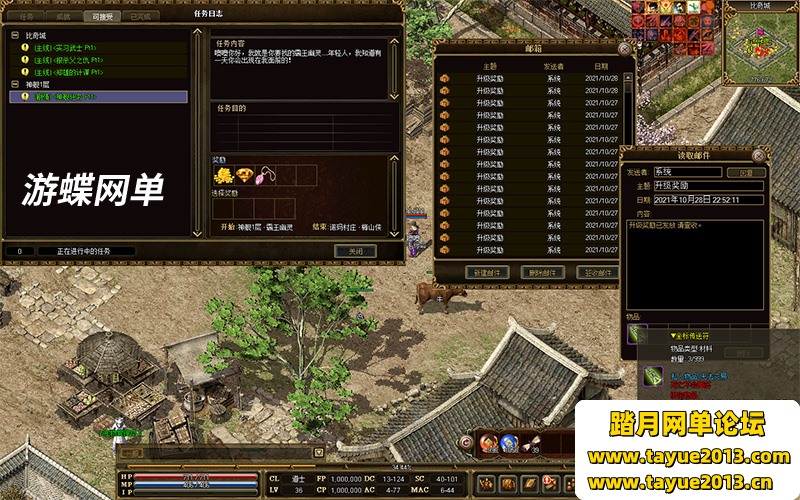Select the green scroll mail attachment
This screenshot has height=500, width=800.
click(637, 335)
